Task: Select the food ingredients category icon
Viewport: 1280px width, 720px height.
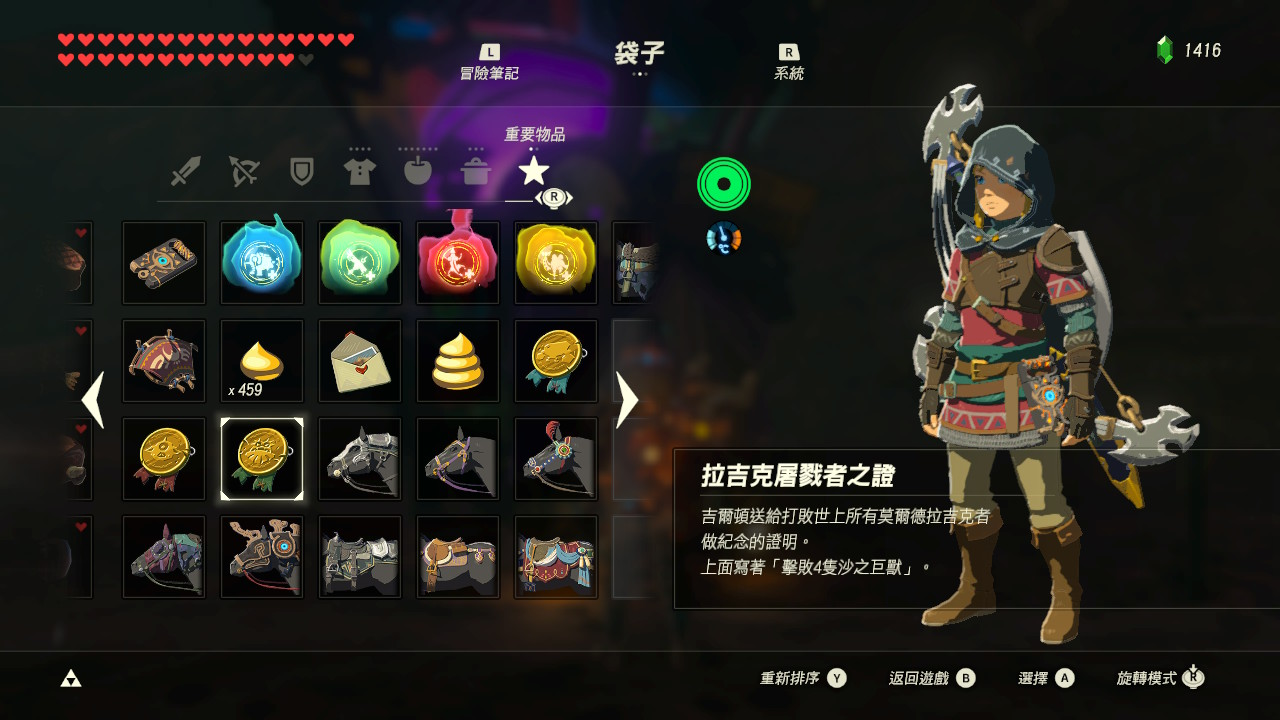Action: [419, 170]
